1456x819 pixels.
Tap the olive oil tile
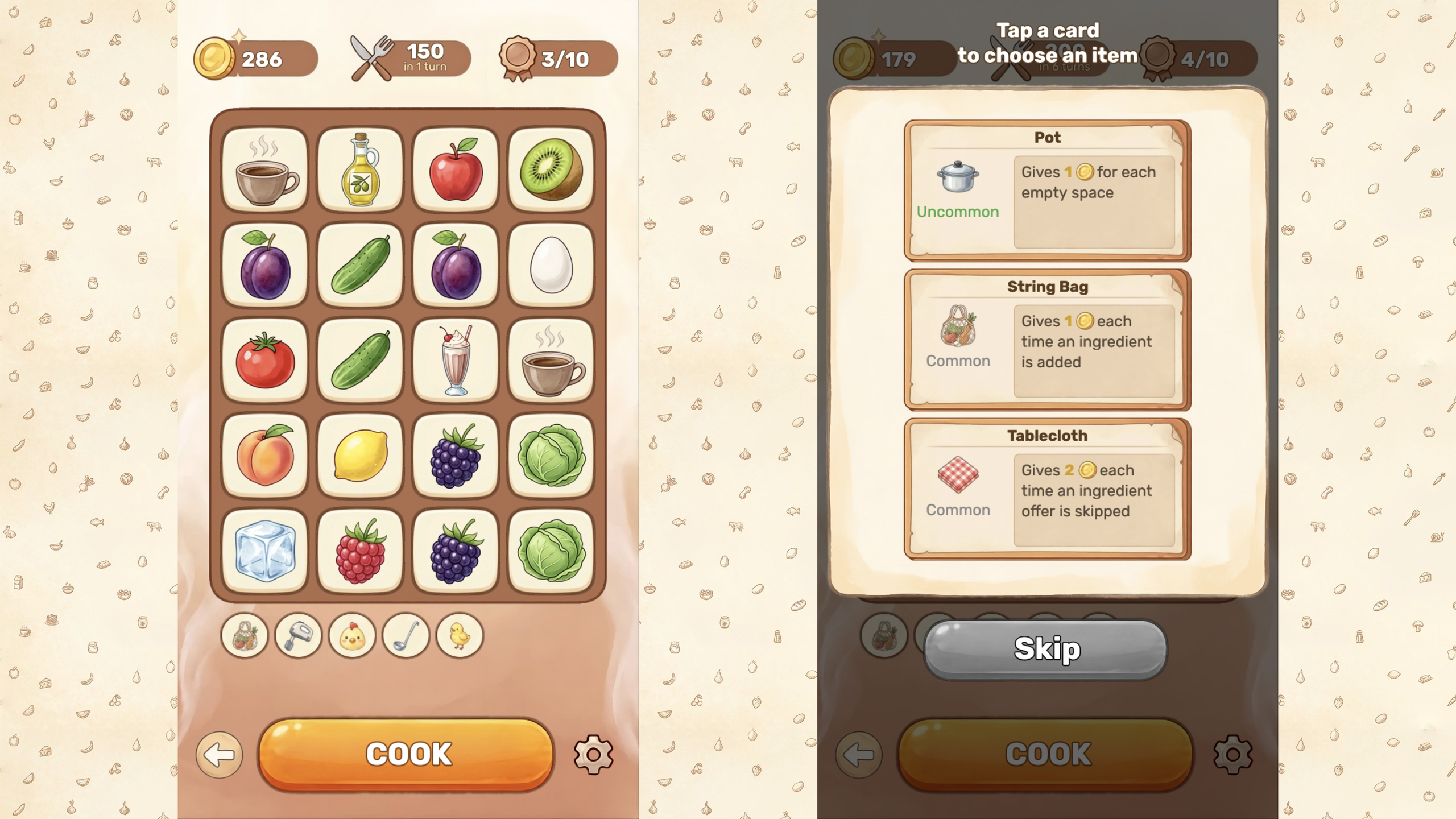360,169
